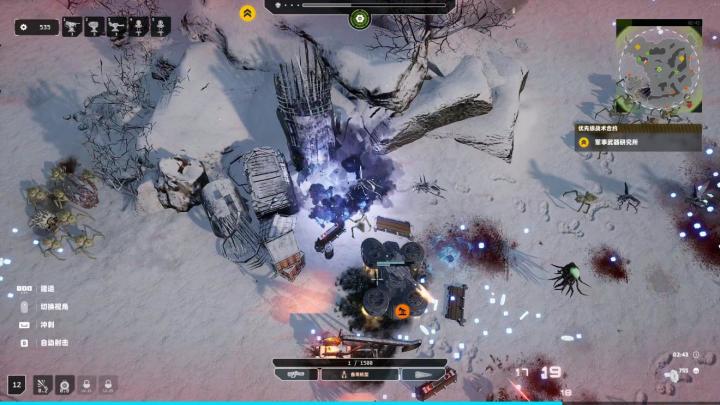Screen dimensions: 720x405
Task: Click the green circular emblem at top center
Action: (359, 18)
